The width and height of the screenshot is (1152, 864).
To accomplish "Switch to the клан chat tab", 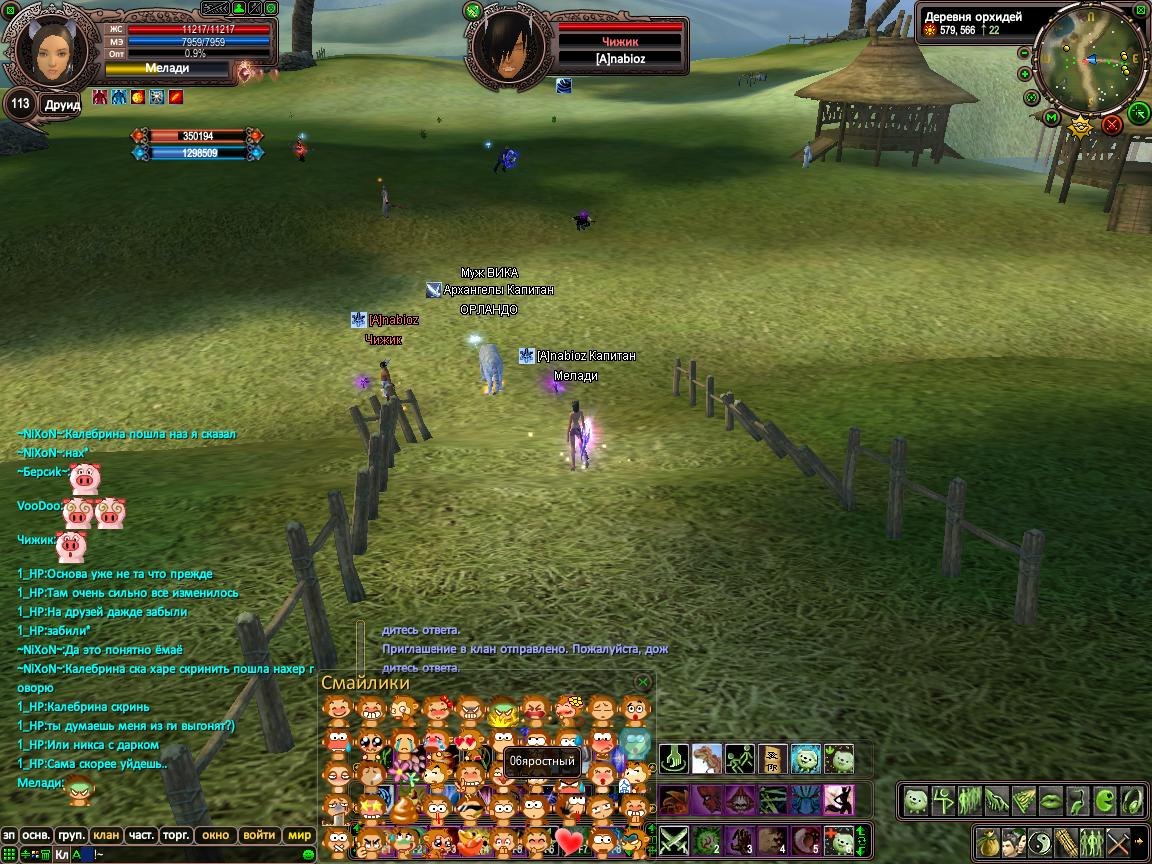I will 105,835.
